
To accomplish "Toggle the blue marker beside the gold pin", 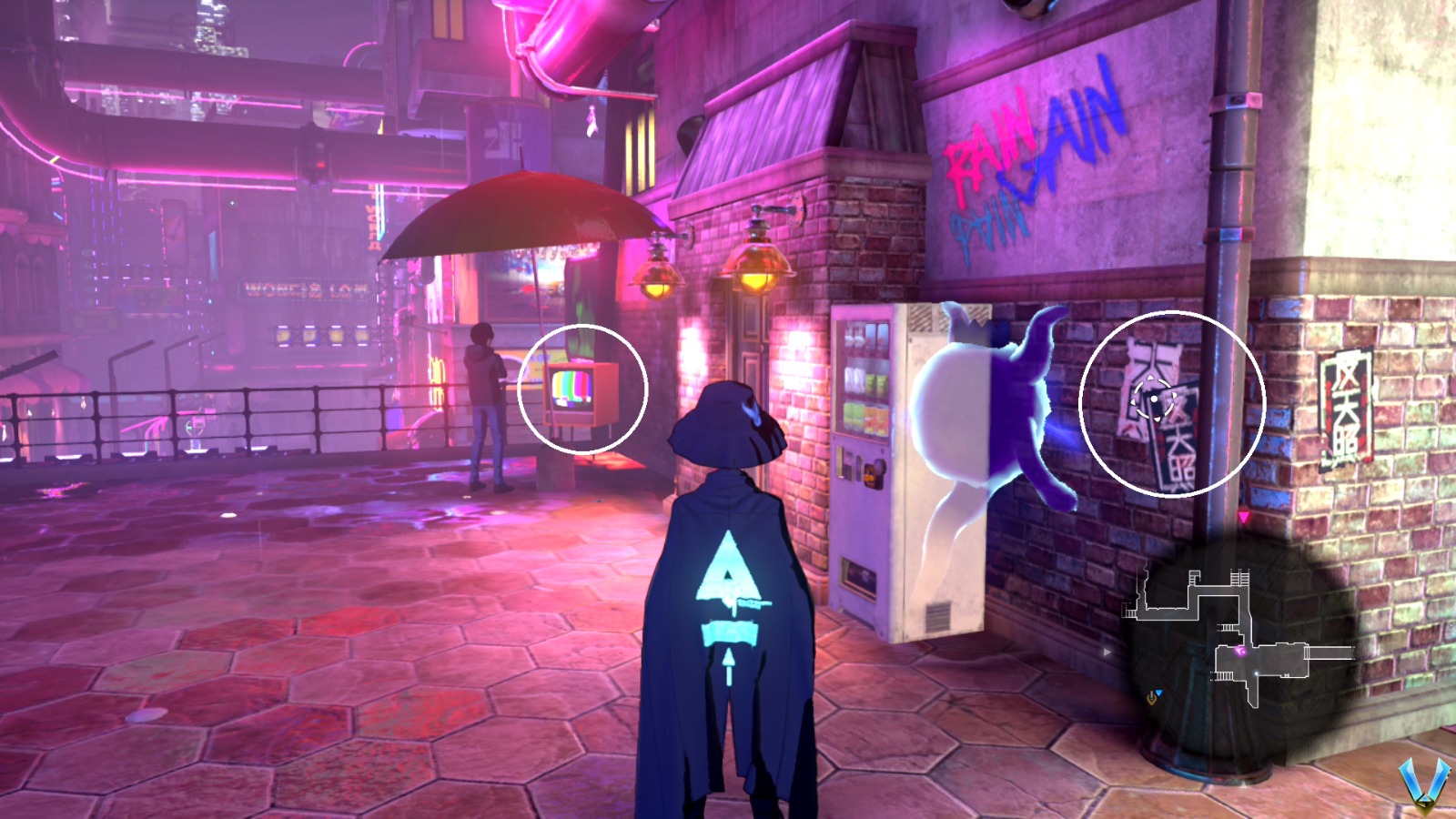I will (1158, 692).
